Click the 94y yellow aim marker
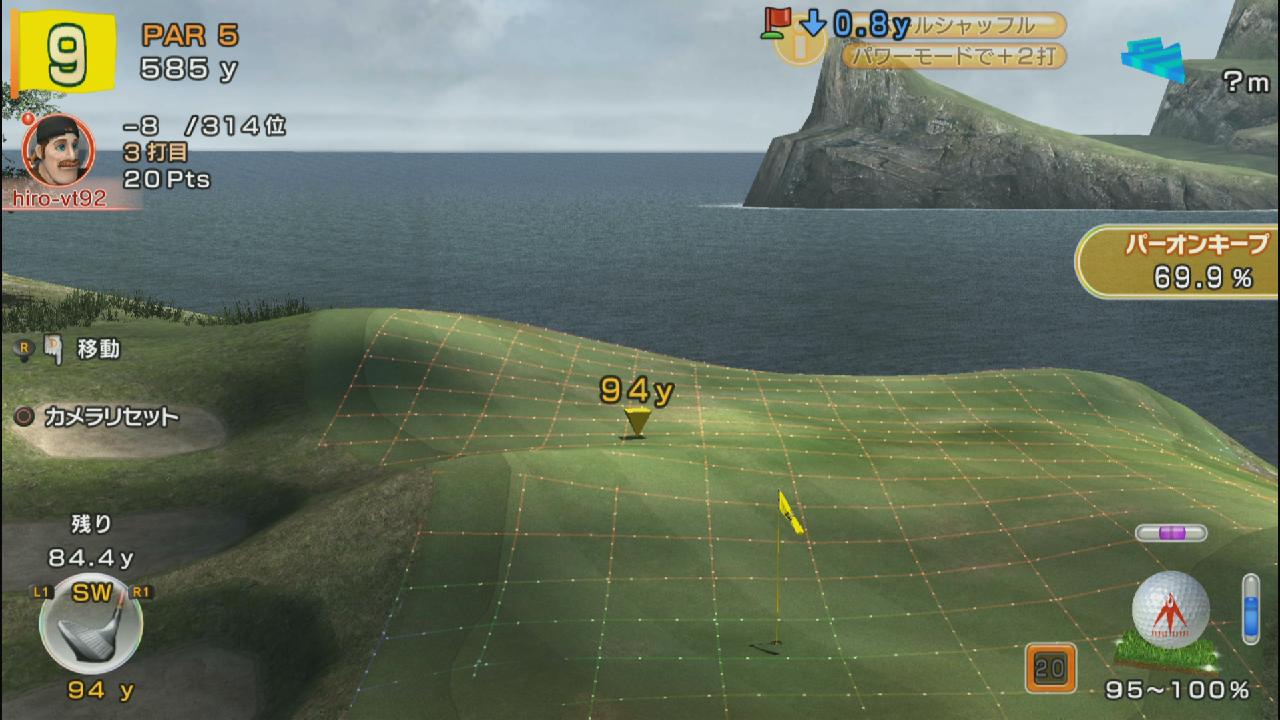The height and width of the screenshot is (720, 1280). (x=636, y=420)
